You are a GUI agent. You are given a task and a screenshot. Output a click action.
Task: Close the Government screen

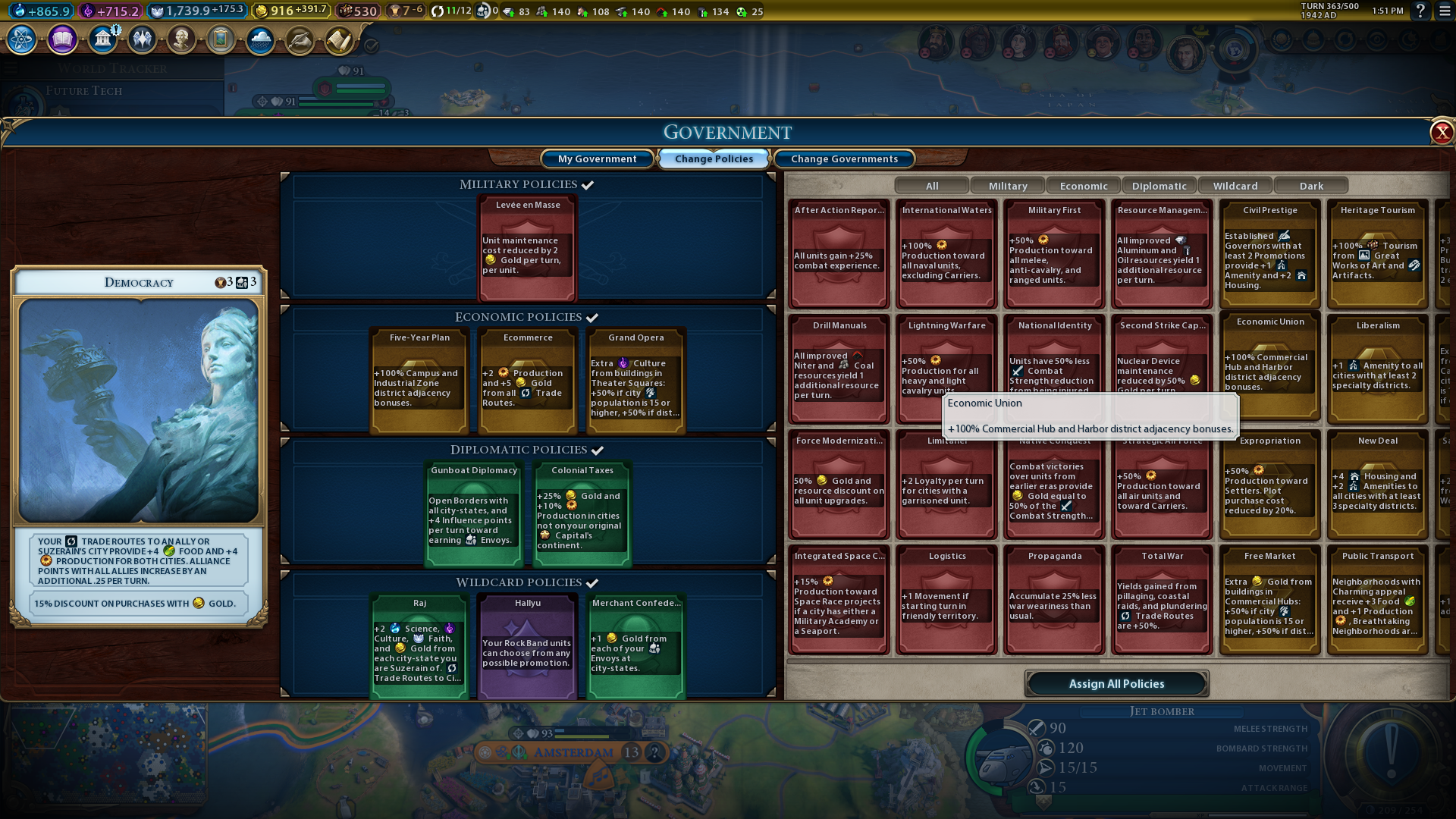[x=1441, y=133]
